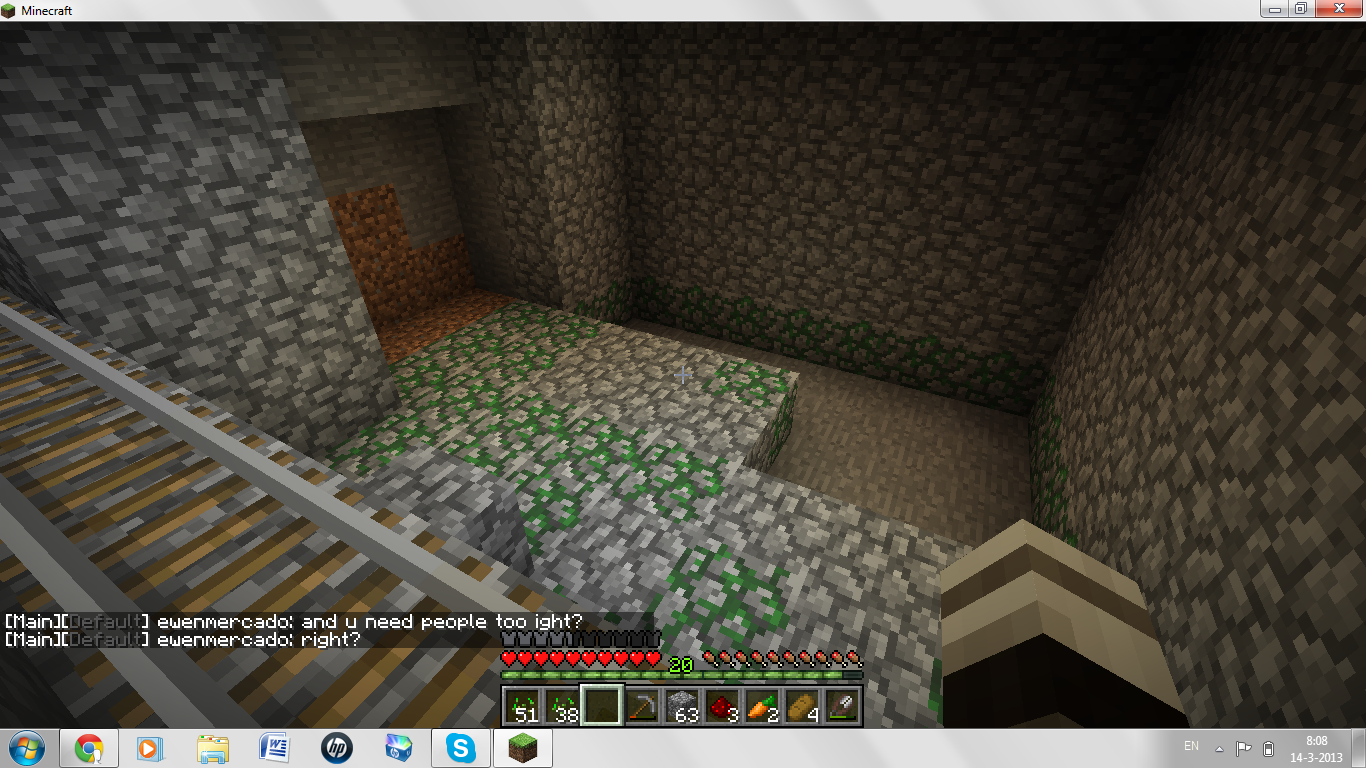The width and height of the screenshot is (1366, 768).
Task: Choose the potato stack of 4
Action: [x=802, y=707]
